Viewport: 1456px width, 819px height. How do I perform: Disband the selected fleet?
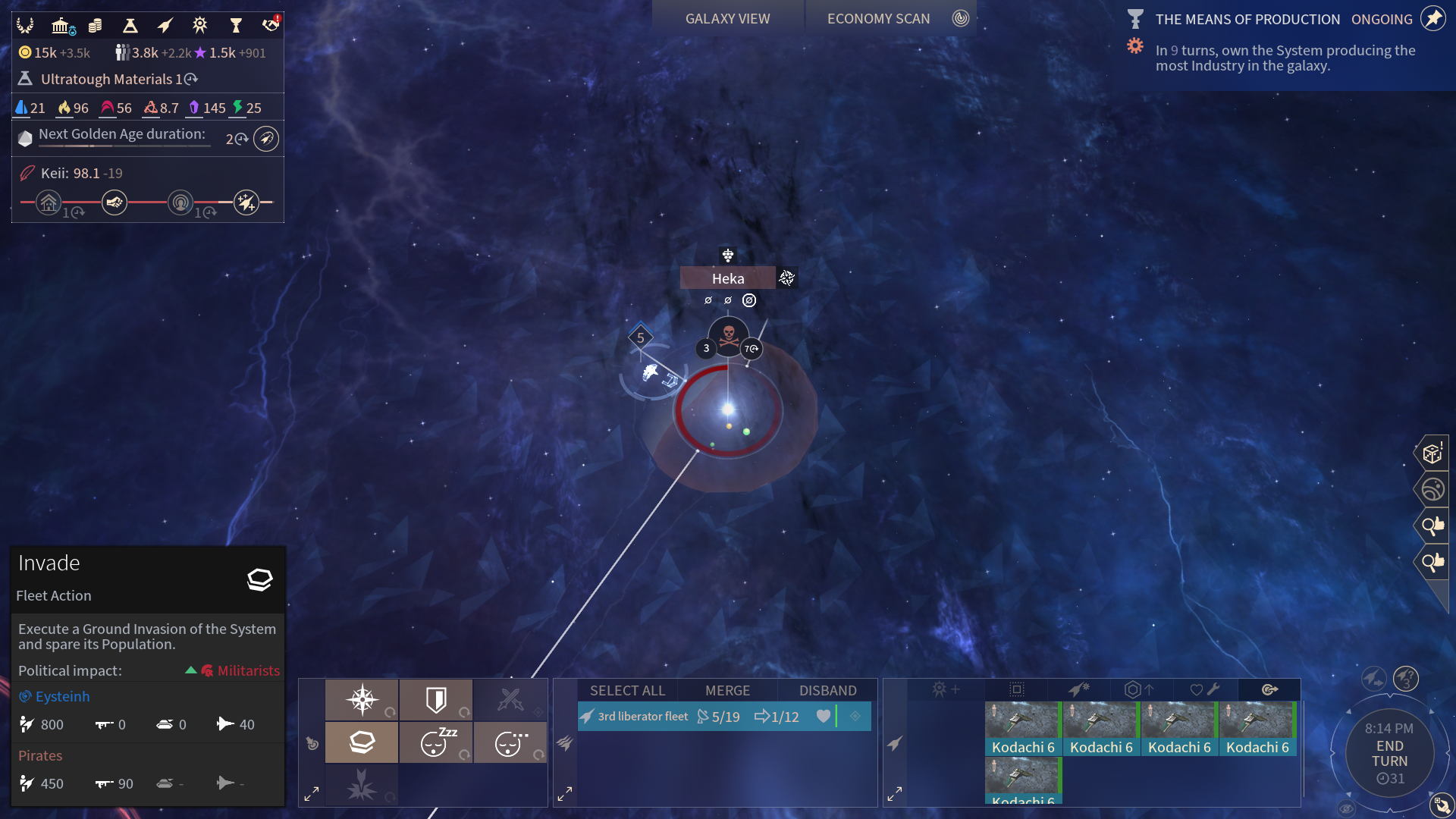point(827,691)
